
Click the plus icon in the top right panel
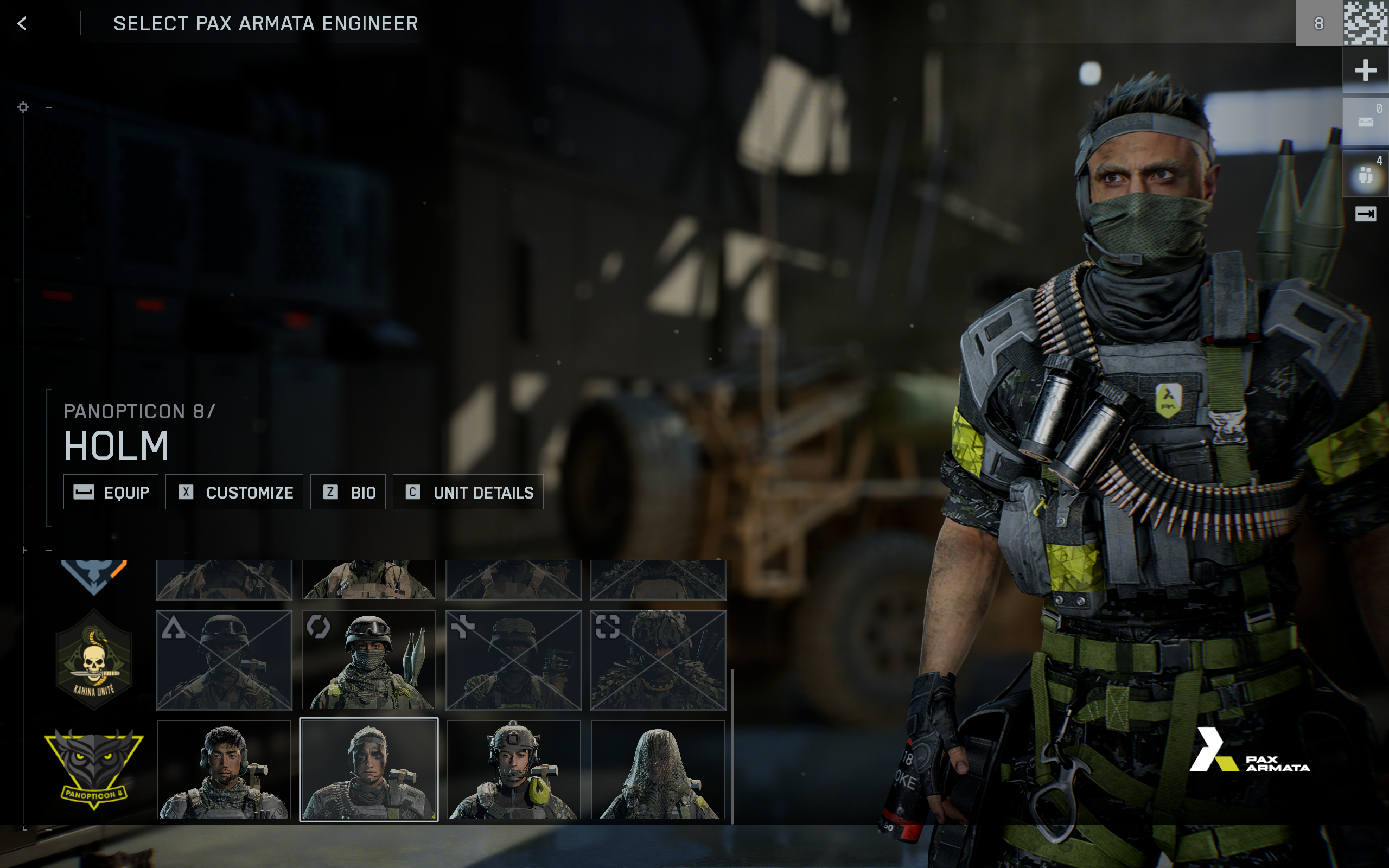[1367, 70]
